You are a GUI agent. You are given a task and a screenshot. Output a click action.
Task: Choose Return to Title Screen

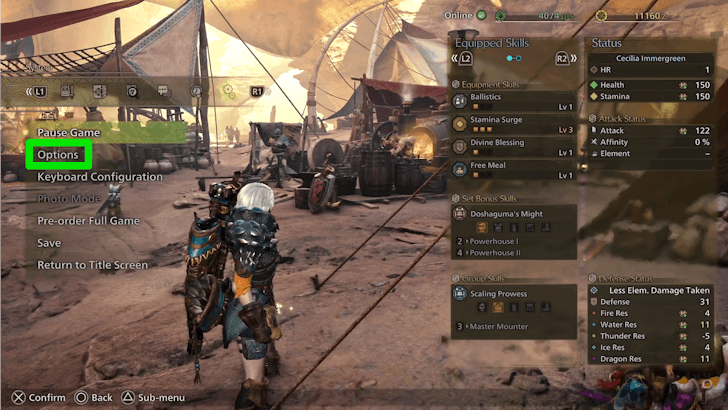[x=92, y=265]
